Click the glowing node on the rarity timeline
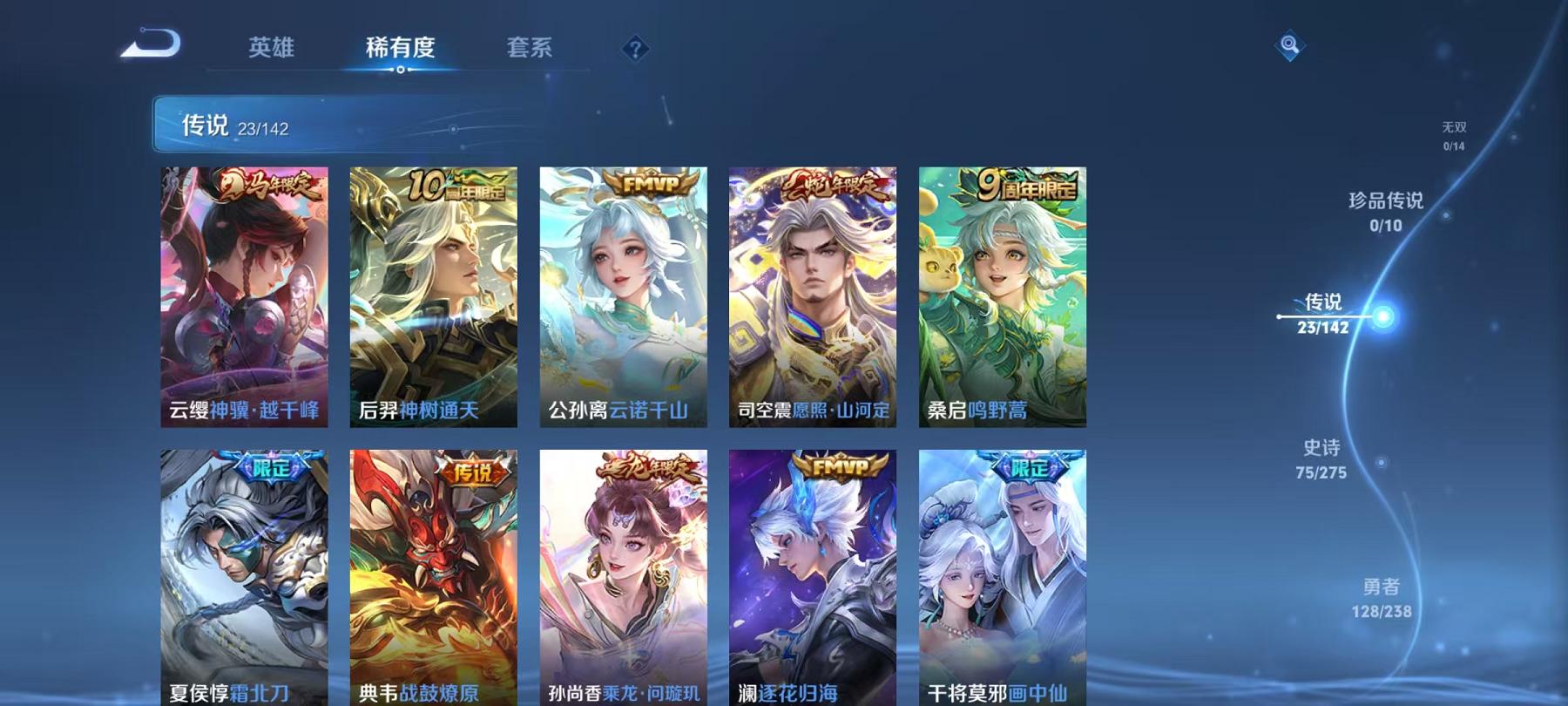 pyautogui.click(x=1383, y=316)
